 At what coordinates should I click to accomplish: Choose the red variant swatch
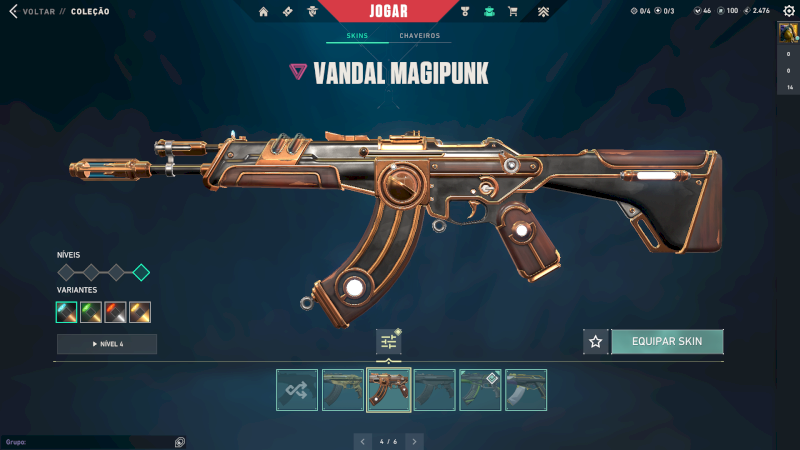coord(116,312)
